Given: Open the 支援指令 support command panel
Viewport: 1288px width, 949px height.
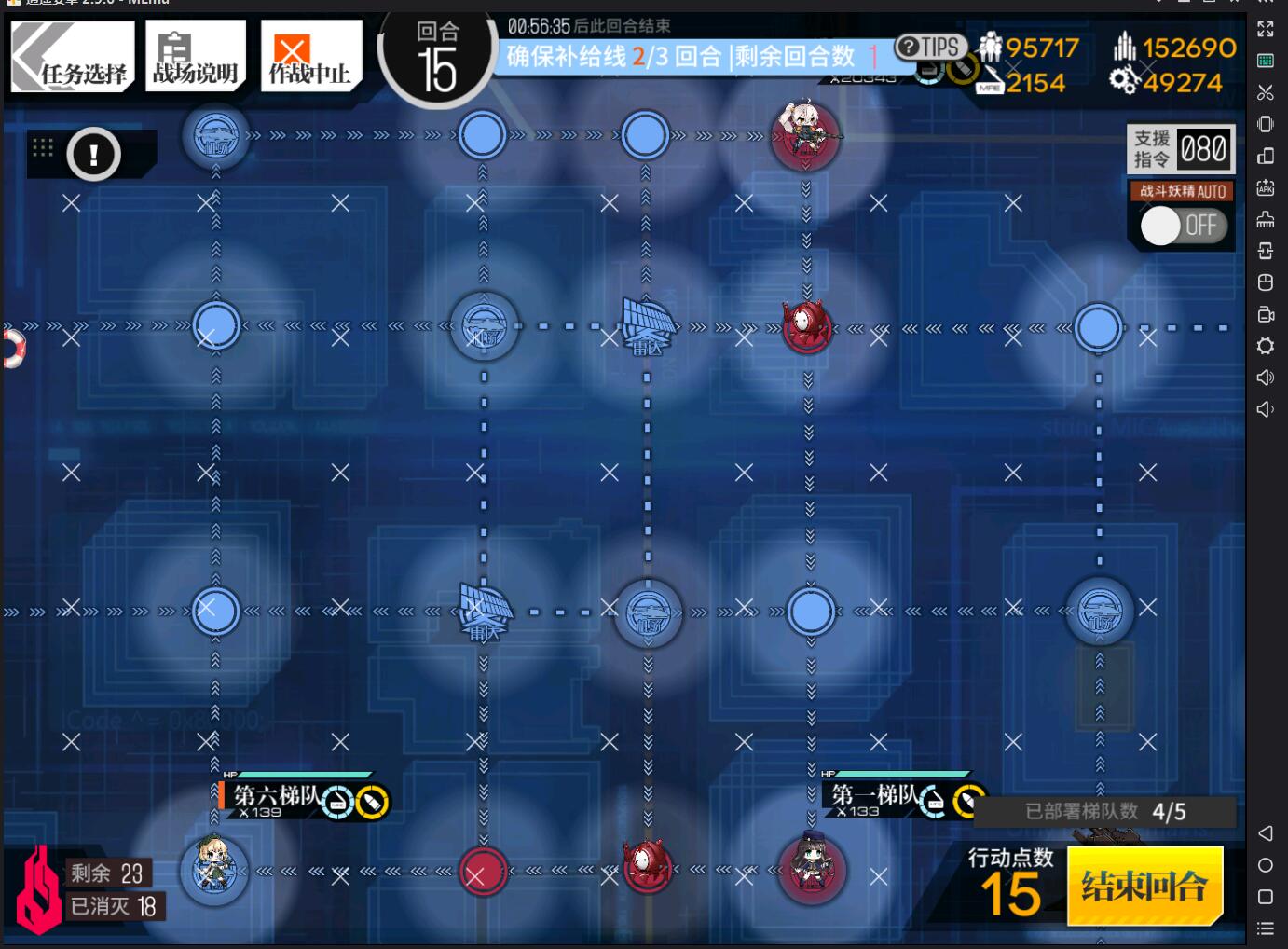Looking at the screenshot, I should 1182,149.
